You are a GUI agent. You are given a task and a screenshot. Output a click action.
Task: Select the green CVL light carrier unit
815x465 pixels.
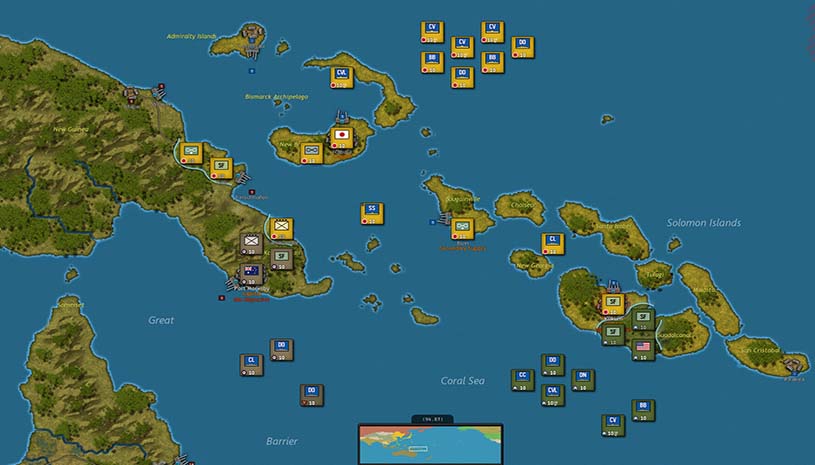tap(552, 395)
